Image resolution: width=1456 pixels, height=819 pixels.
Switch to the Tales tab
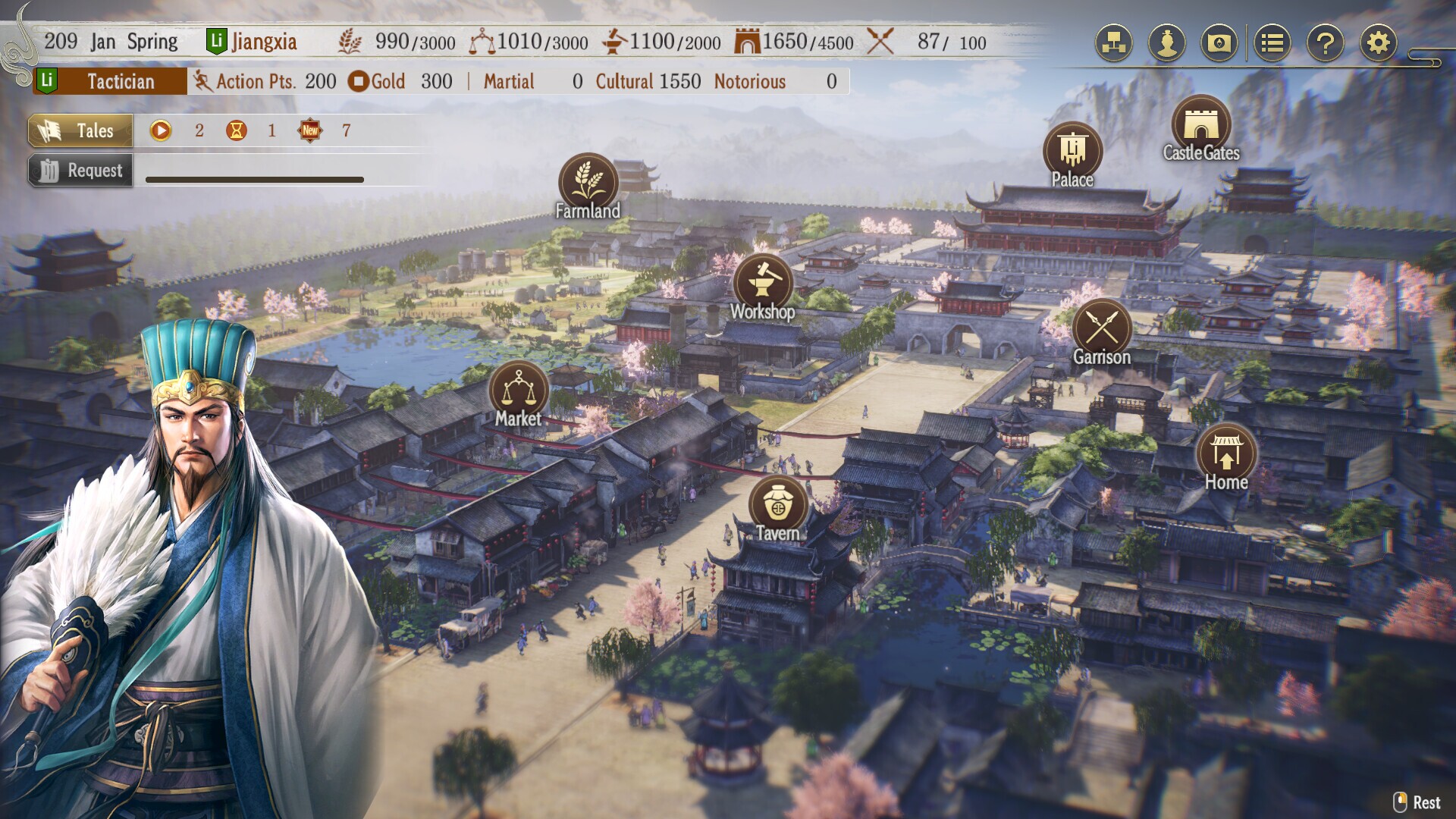pos(81,130)
